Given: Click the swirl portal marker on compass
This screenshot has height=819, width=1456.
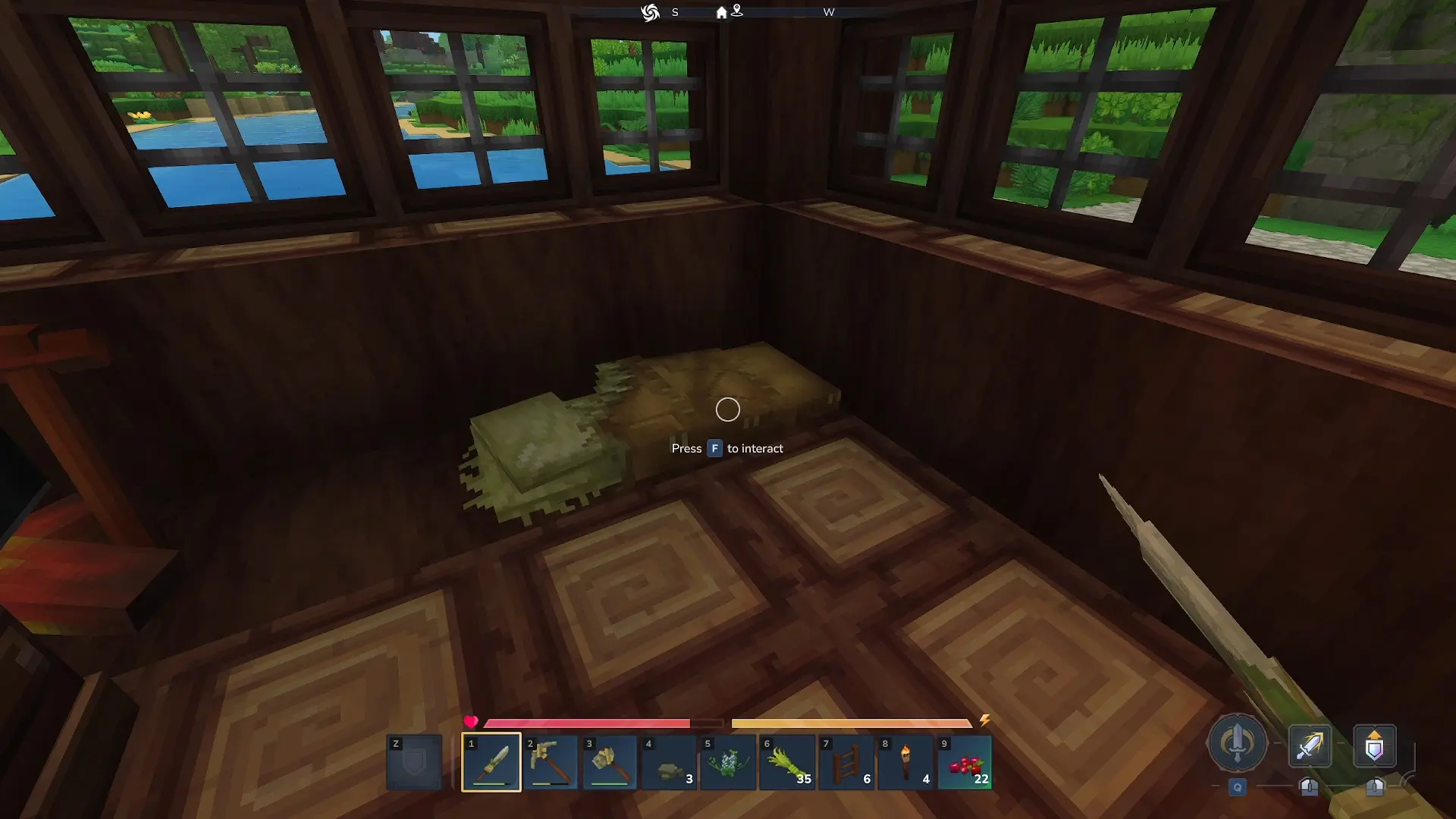Looking at the screenshot, I should click(x=650, y=12).
